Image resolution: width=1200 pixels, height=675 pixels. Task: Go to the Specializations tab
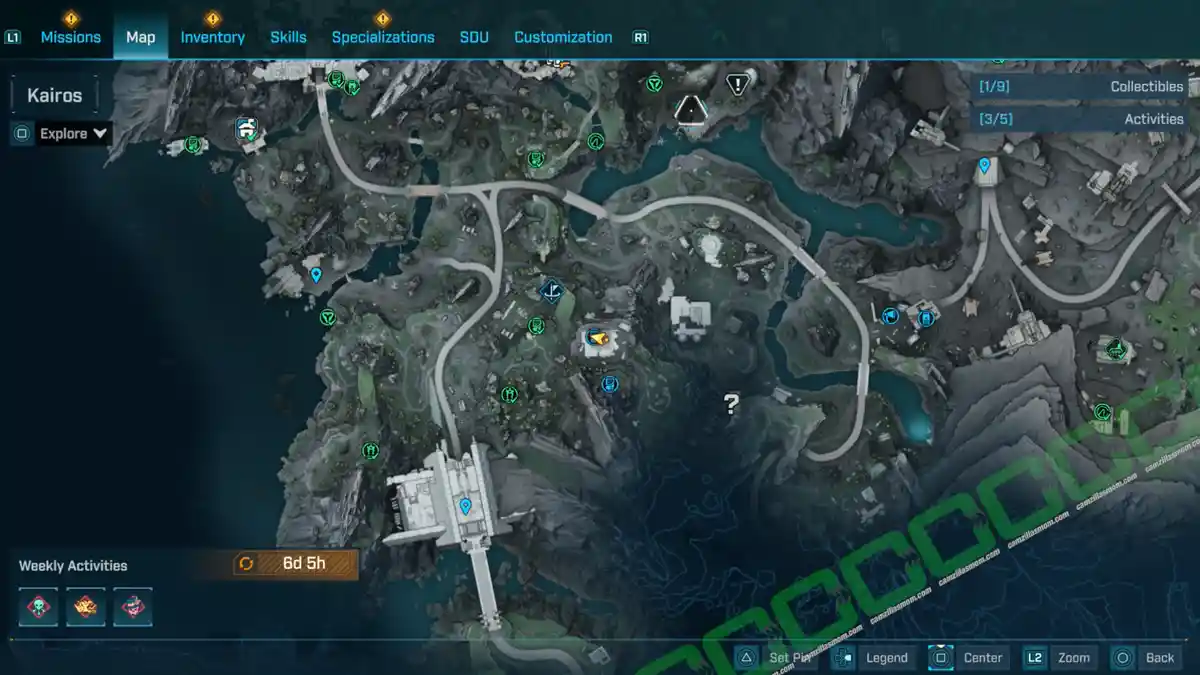point(383,37)
